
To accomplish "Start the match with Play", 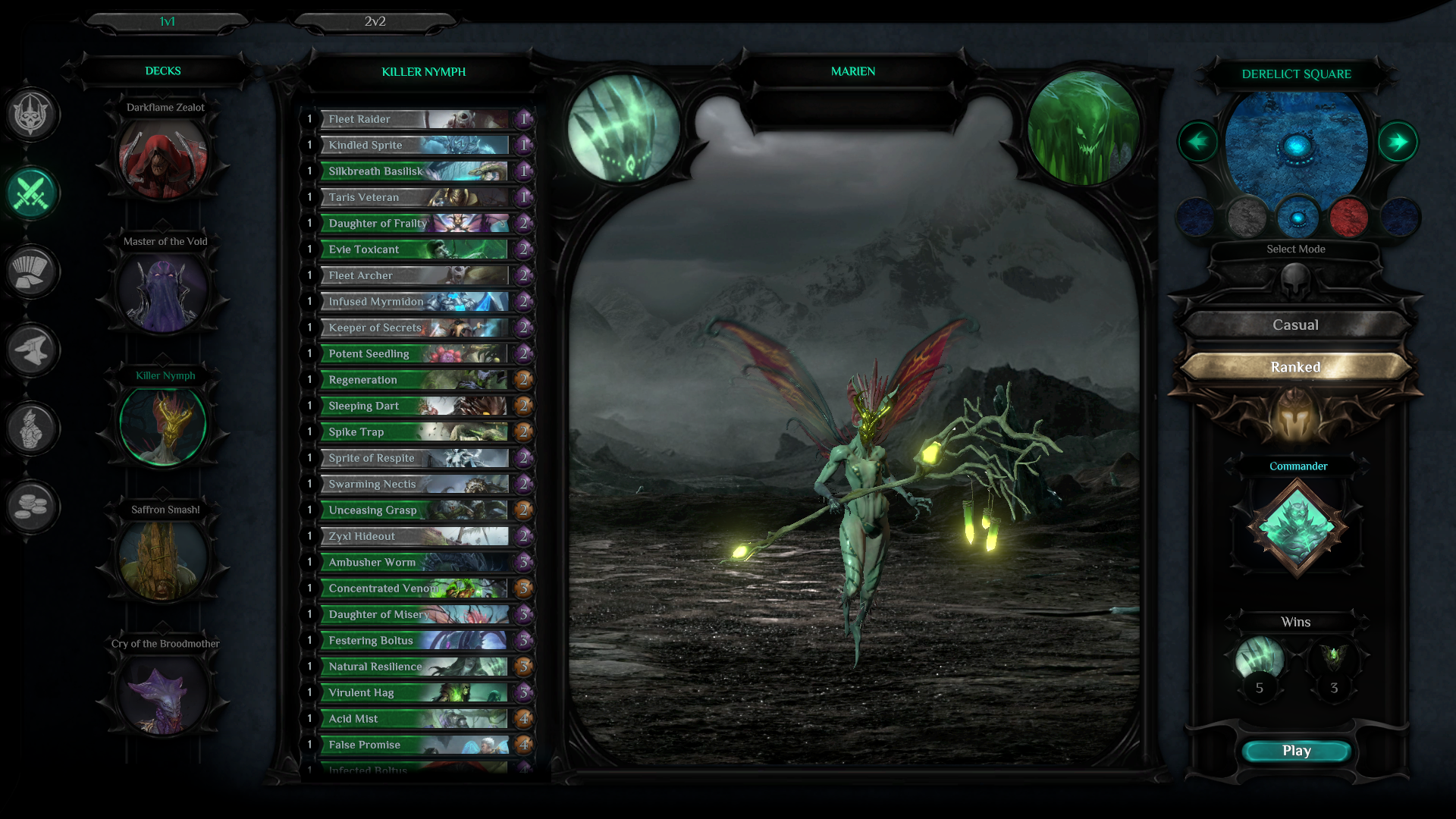I will tap(1296, 751).
